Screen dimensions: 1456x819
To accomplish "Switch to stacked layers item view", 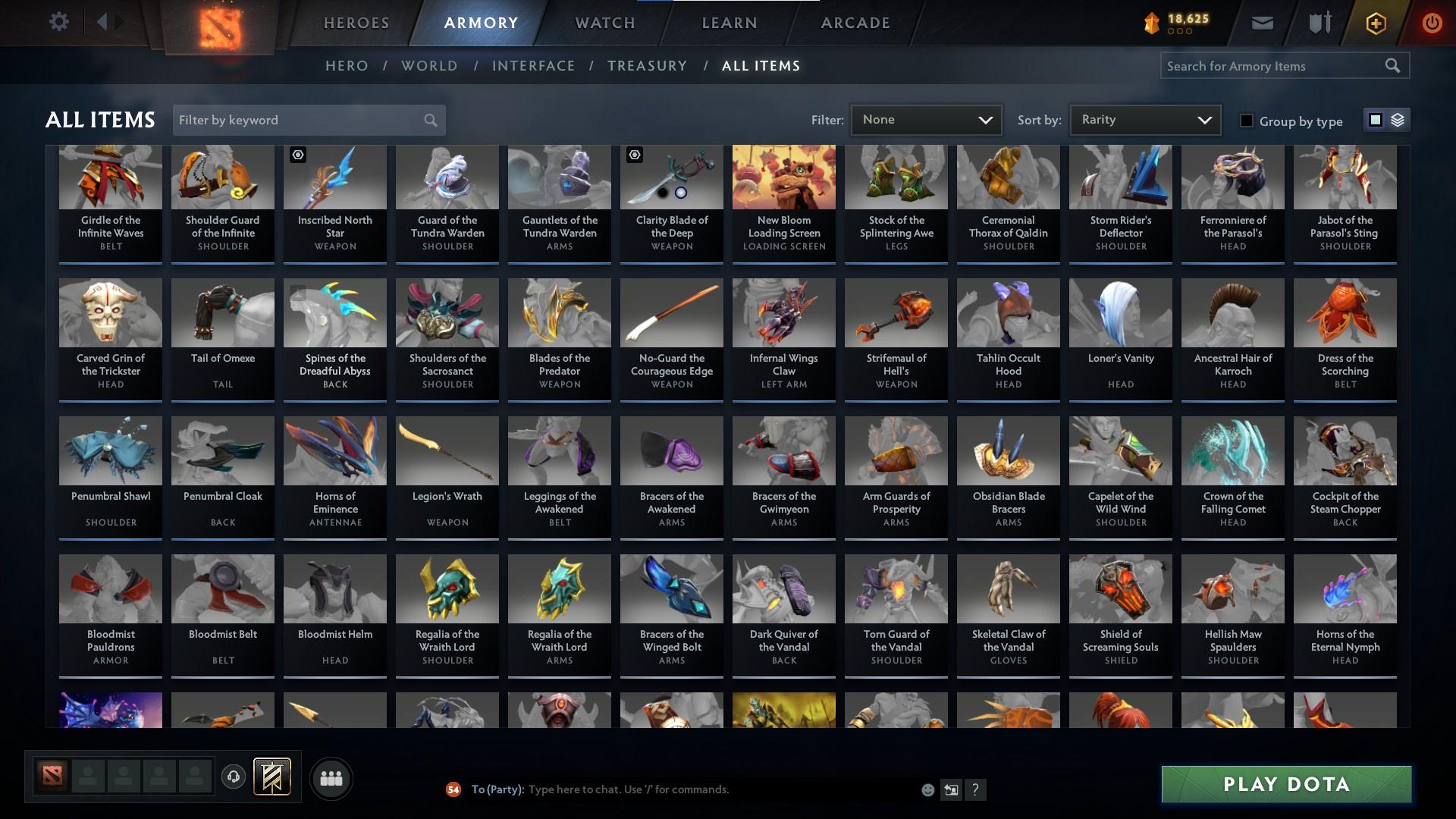I will coord(1396,120).
